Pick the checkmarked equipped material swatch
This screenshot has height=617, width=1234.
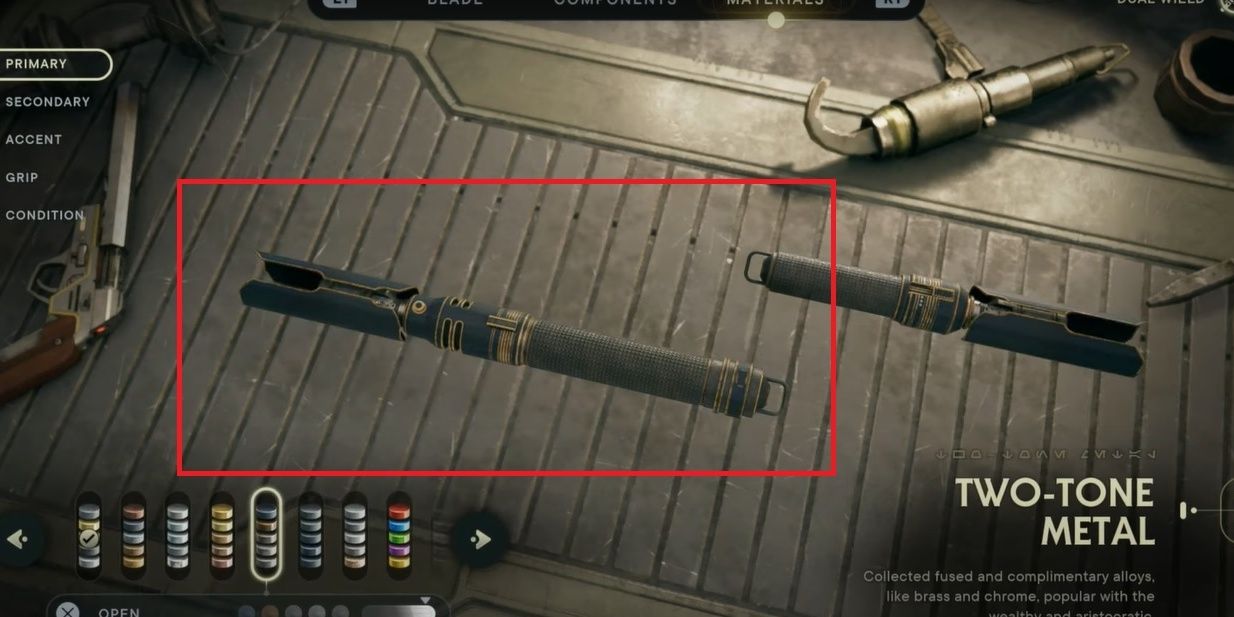point(90,535)
